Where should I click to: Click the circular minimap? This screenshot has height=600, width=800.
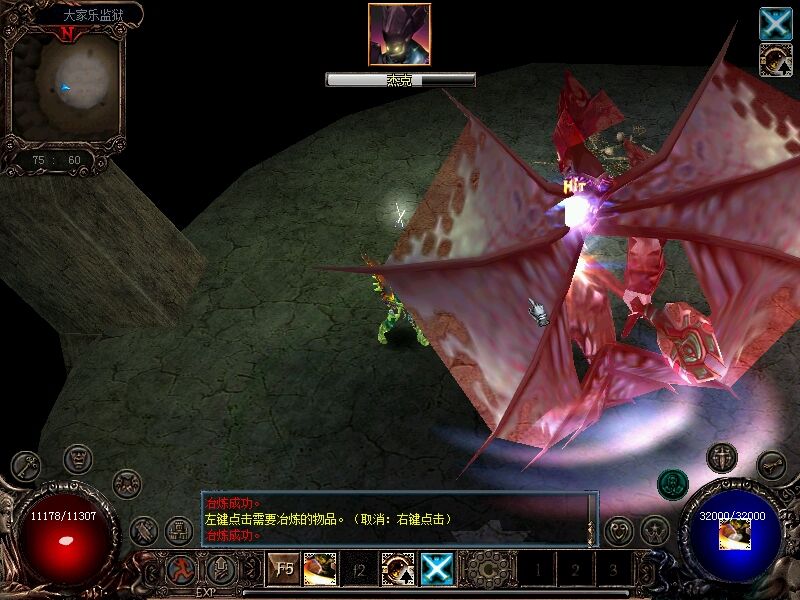click(66, 88)
